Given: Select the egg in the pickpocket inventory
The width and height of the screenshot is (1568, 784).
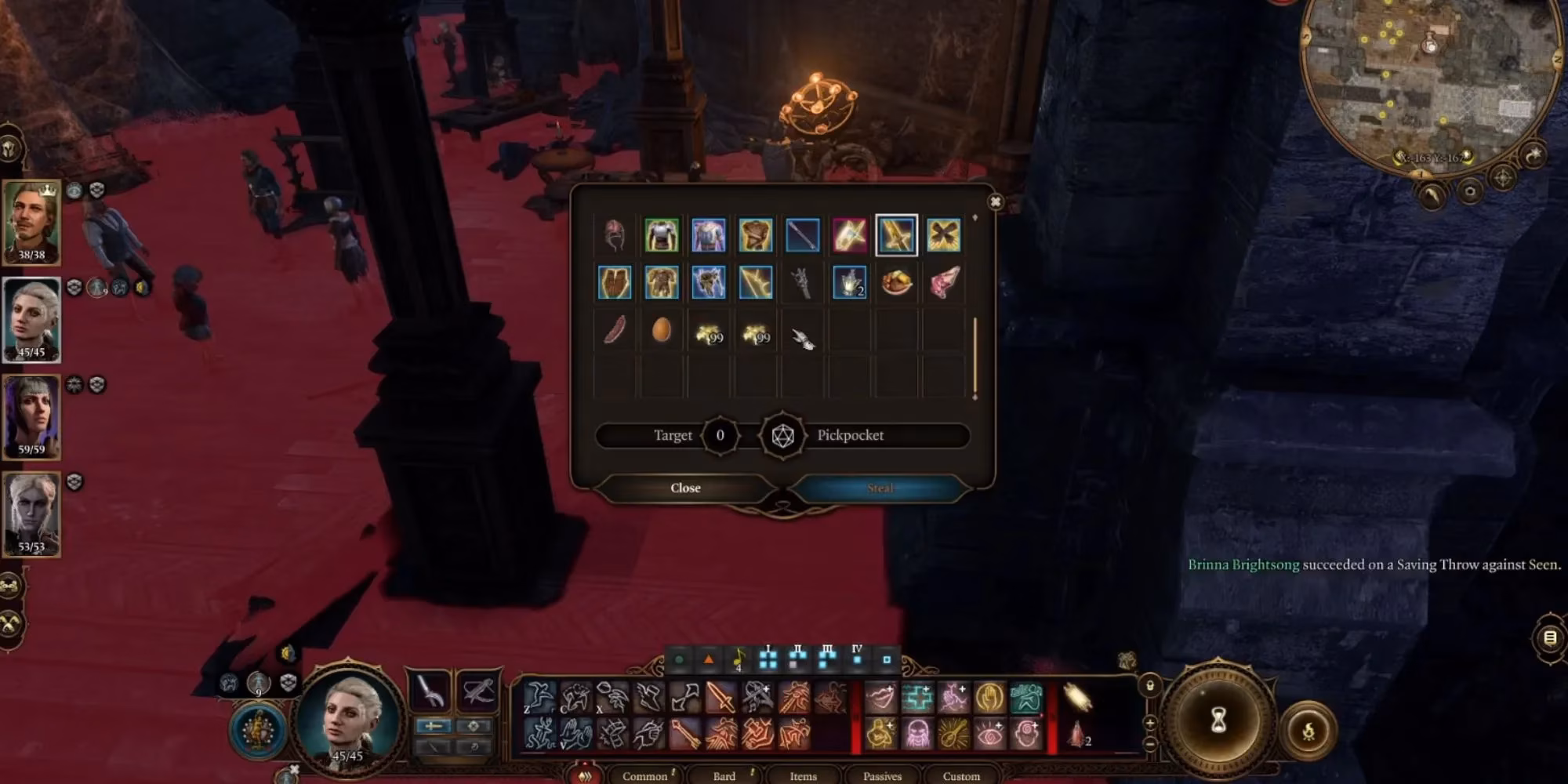Looking at the screenshot, I should pos(662,331).
